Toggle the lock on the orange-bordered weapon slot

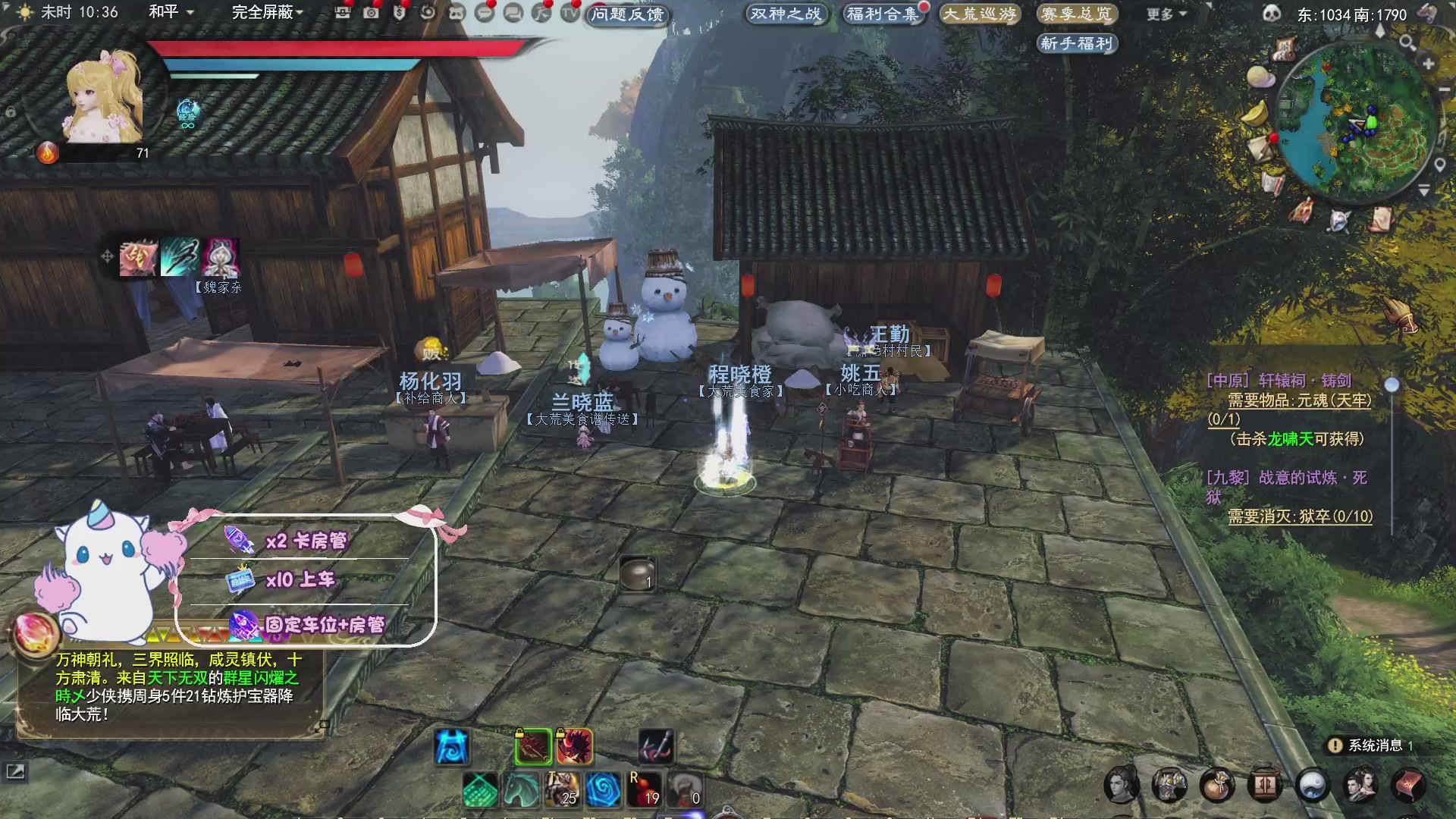pos(560,733)
